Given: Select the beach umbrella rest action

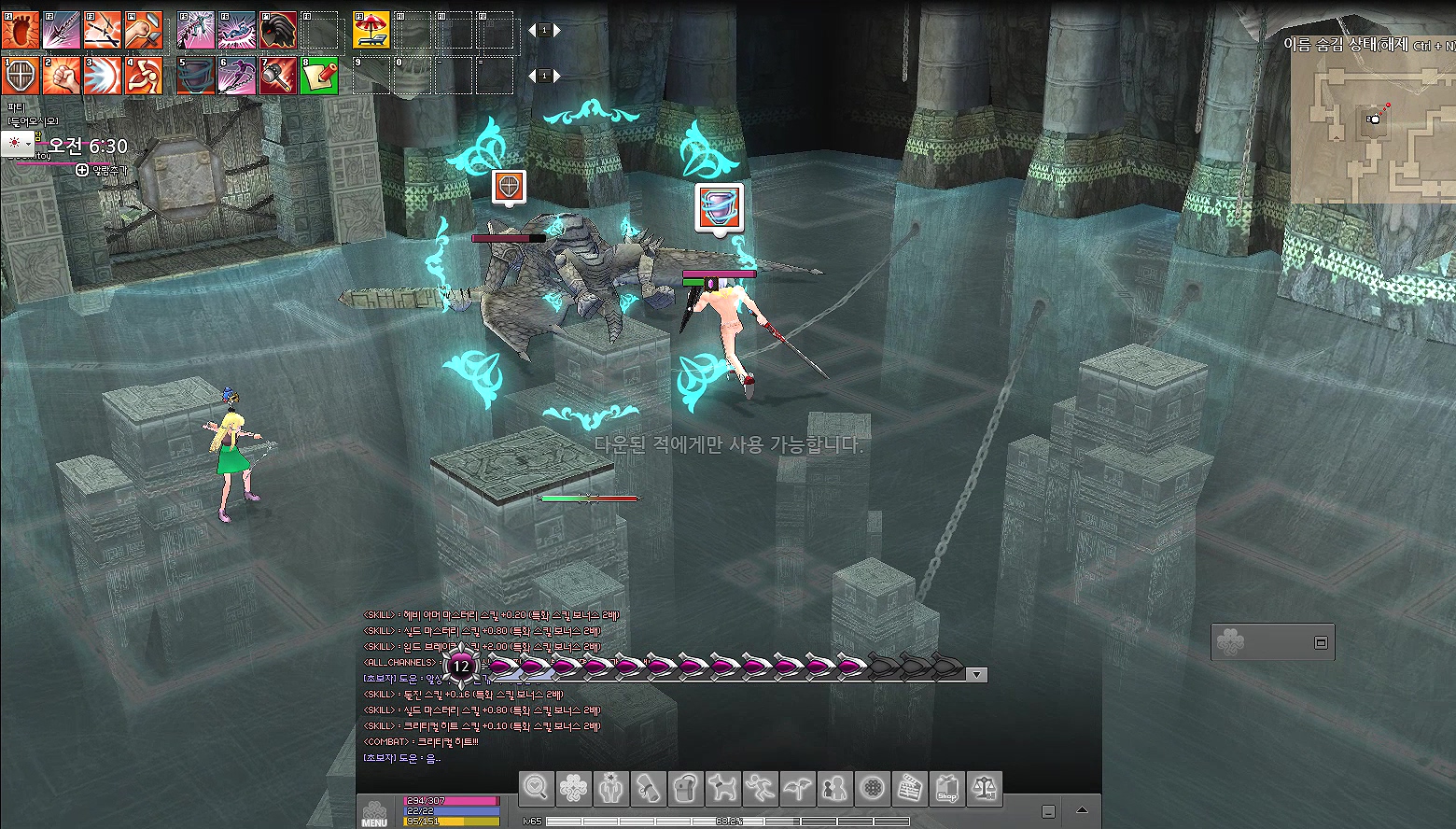Looking at the screenshot, I should click(x=371, y=31).
